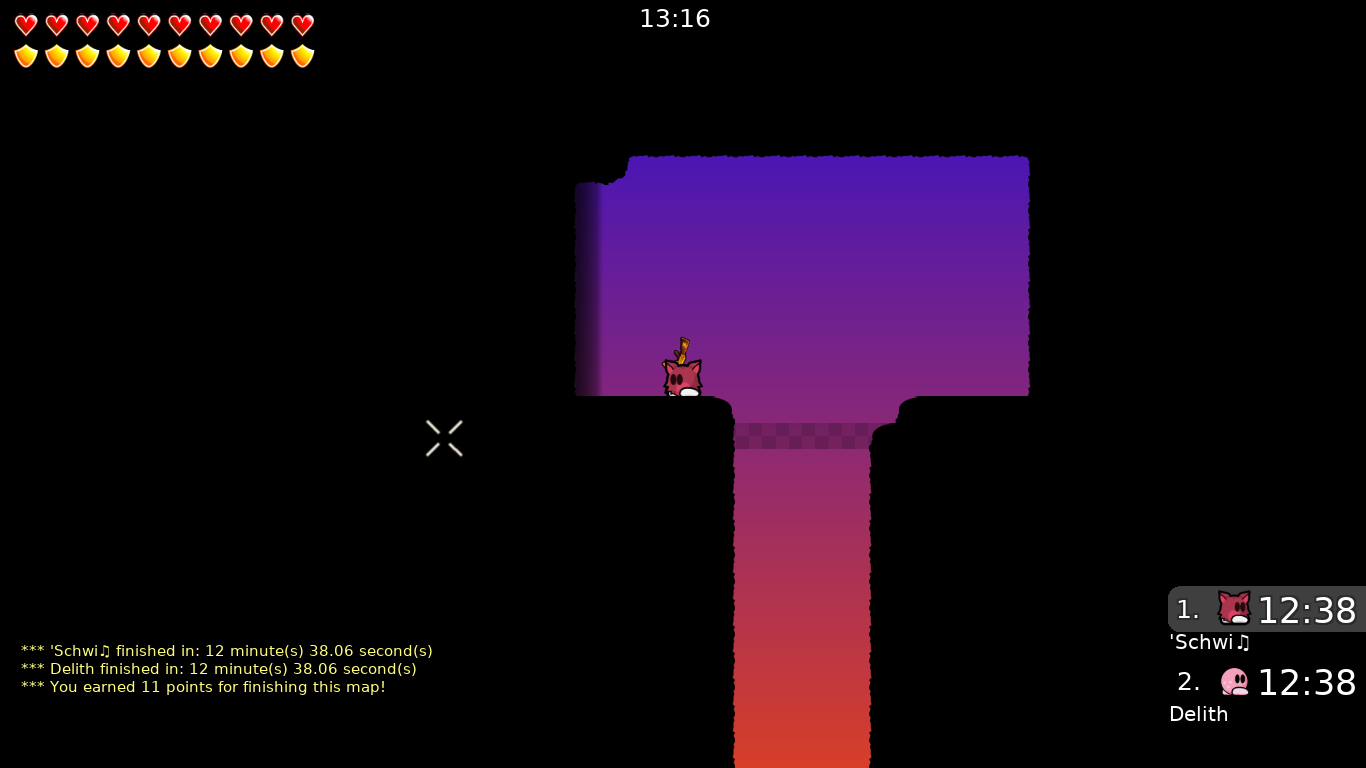Click the first place 12:38 time display
Viewport: 1366px width, 768px height.
1307,610
